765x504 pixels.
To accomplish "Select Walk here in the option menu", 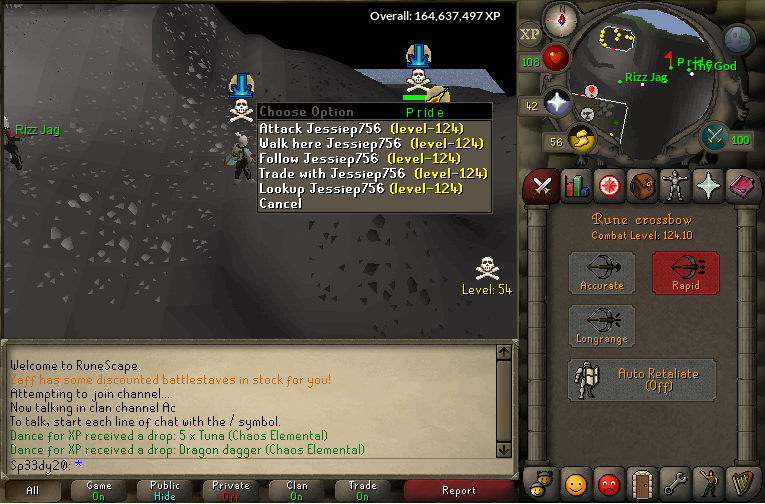I will (360, 143).
